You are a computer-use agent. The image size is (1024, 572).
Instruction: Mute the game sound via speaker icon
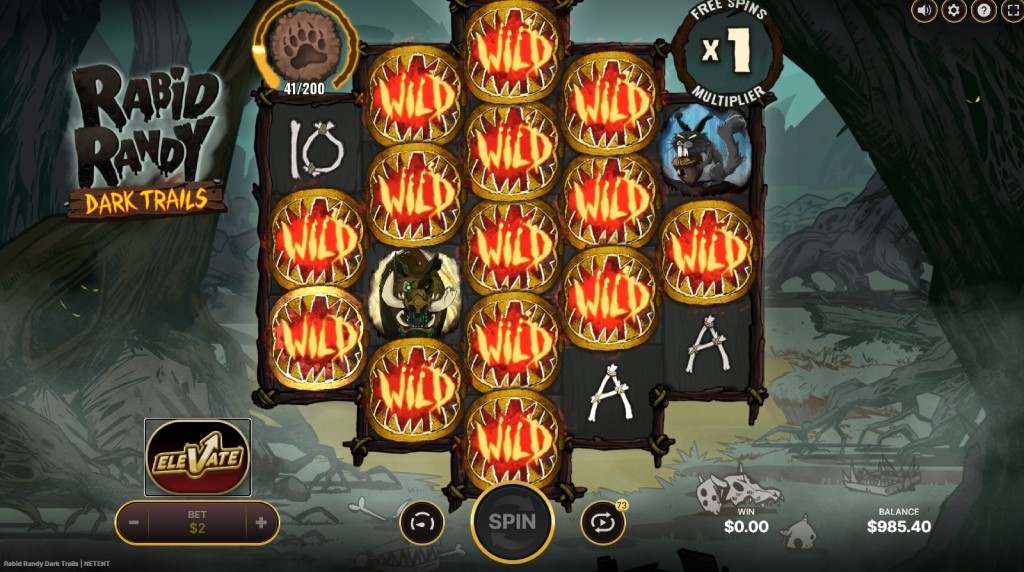click(925, 11)
